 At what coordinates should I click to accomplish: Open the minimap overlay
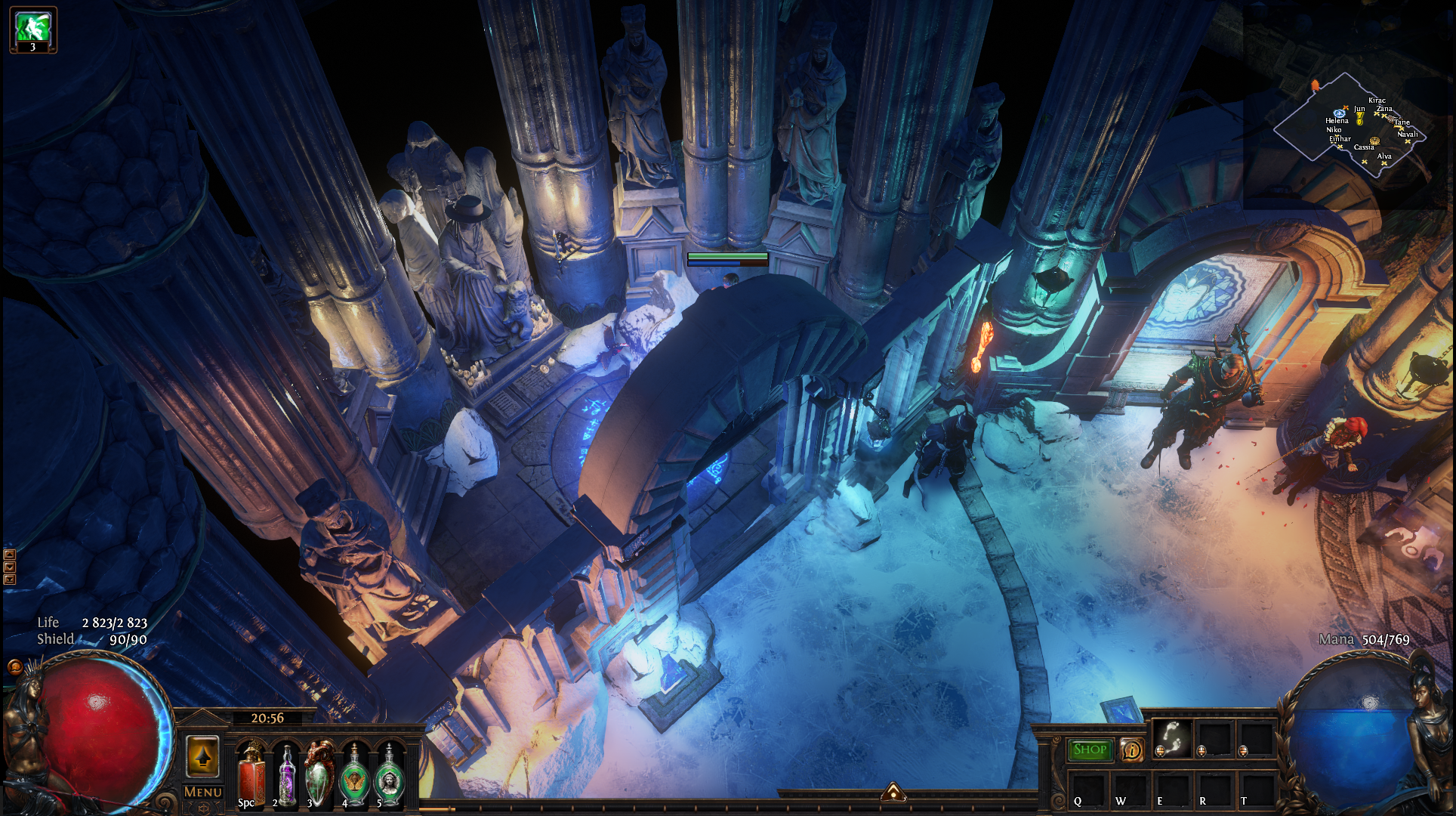point(1352,126)
